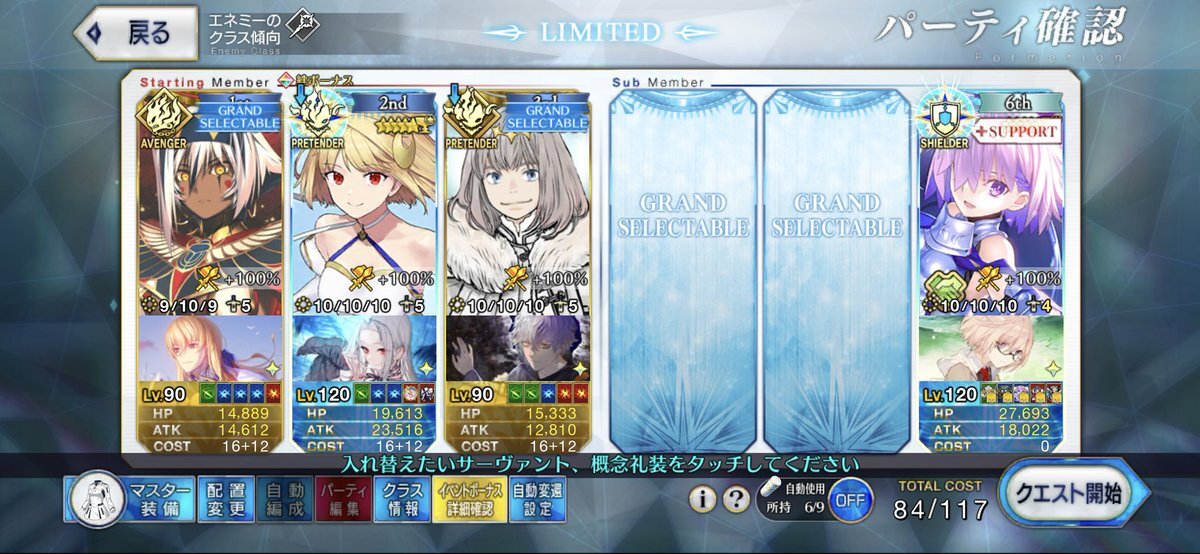
Task: Toggle the 自動使用 OFF switch
Action: (848, 499)
